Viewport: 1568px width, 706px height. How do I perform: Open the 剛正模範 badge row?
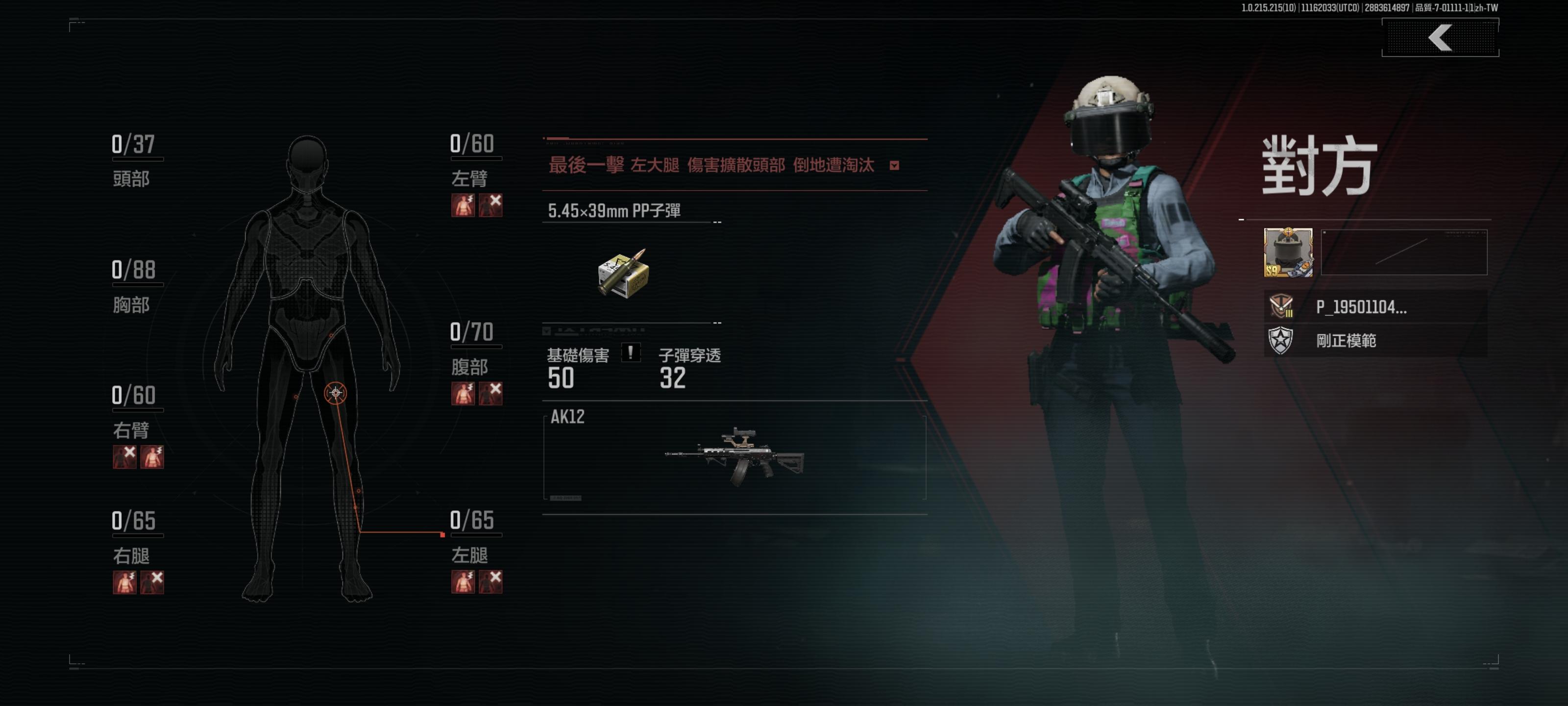1374,341
